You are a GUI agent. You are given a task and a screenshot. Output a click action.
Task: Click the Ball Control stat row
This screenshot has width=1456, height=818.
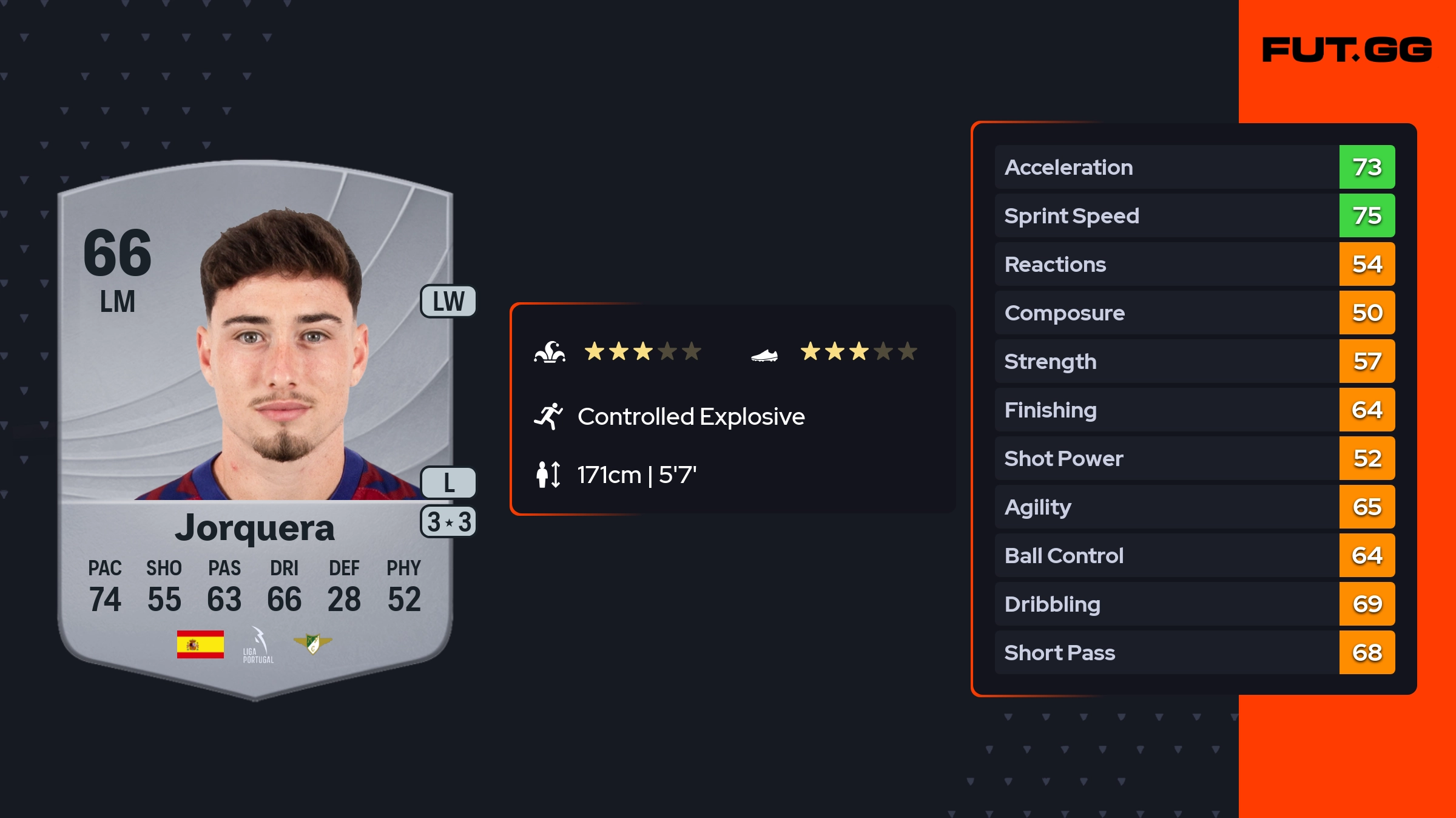(x=1194, y=555)
